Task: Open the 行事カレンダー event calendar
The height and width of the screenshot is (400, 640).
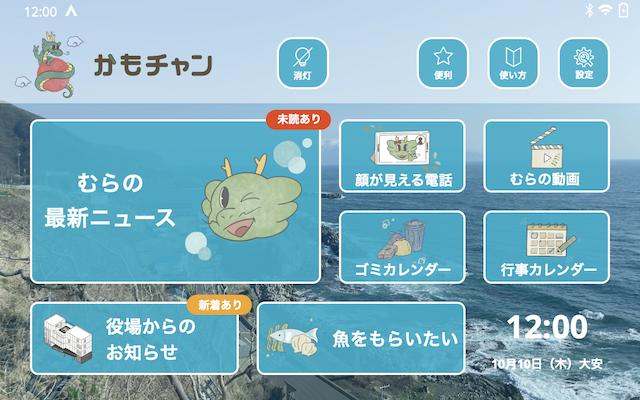Action: (546, 247)
